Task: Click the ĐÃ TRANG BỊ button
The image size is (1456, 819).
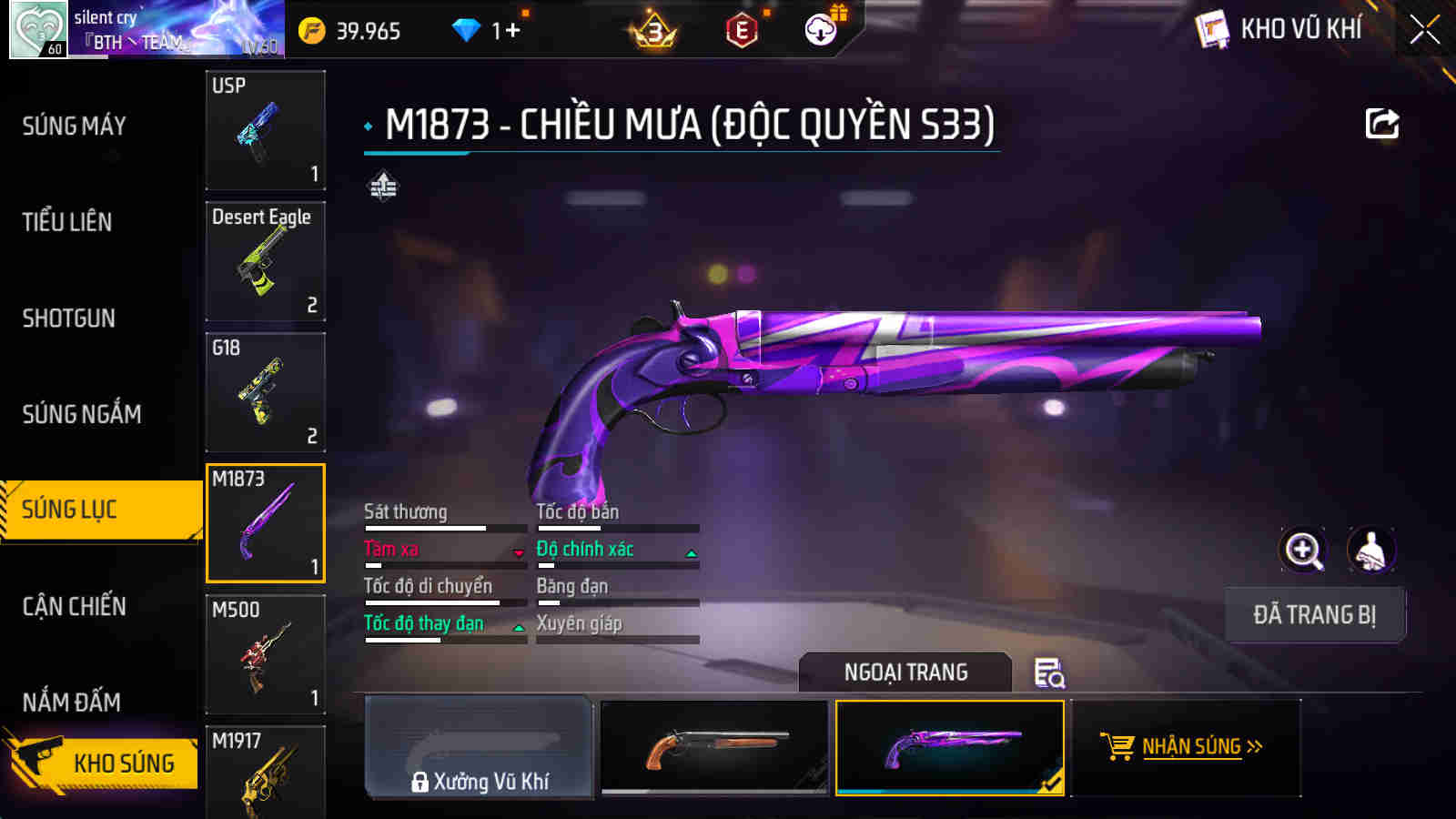Action: pyautogui.click(x=1315, y=614)
